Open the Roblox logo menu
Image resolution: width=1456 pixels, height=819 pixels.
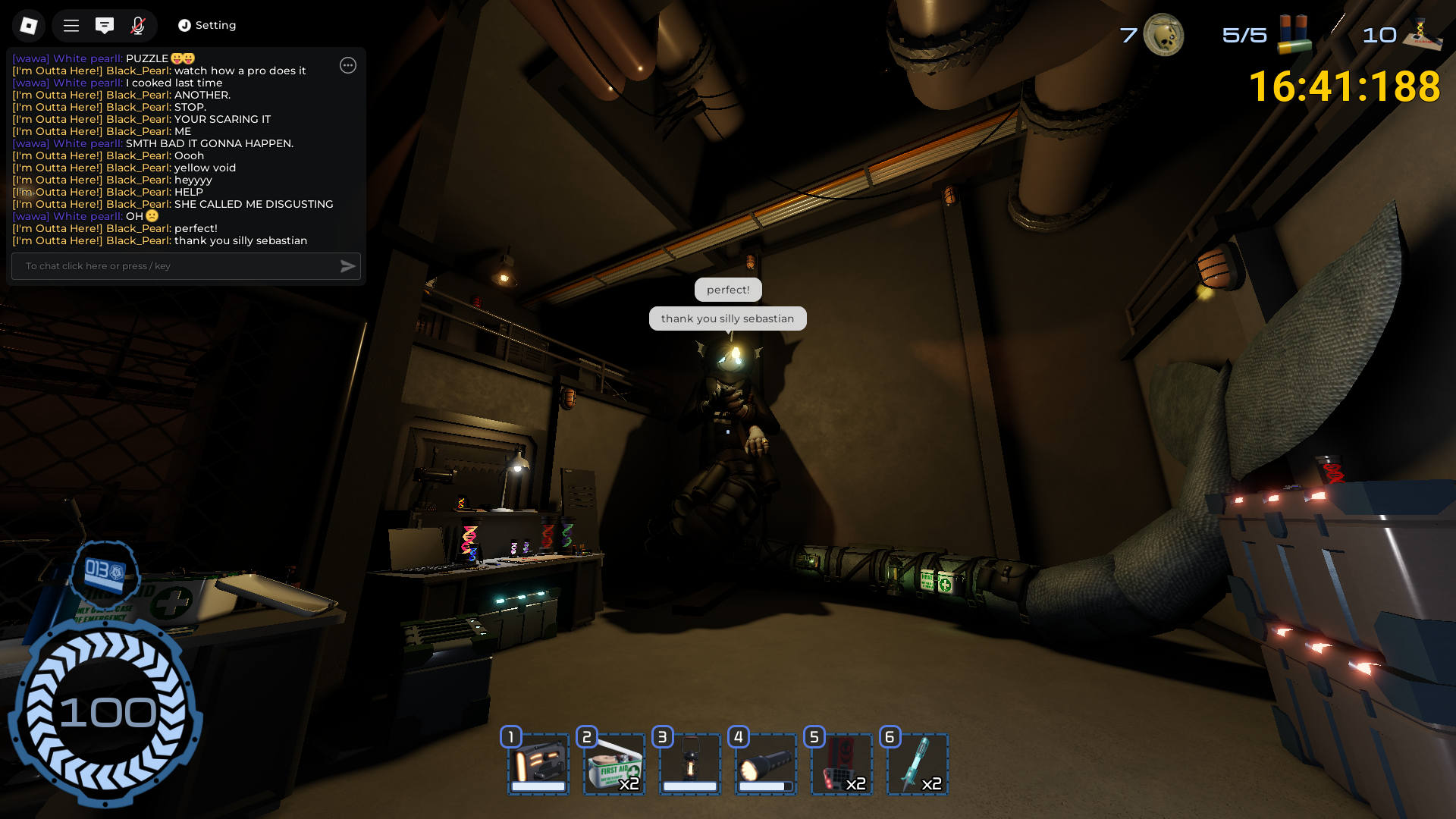[x=29, y=26]
